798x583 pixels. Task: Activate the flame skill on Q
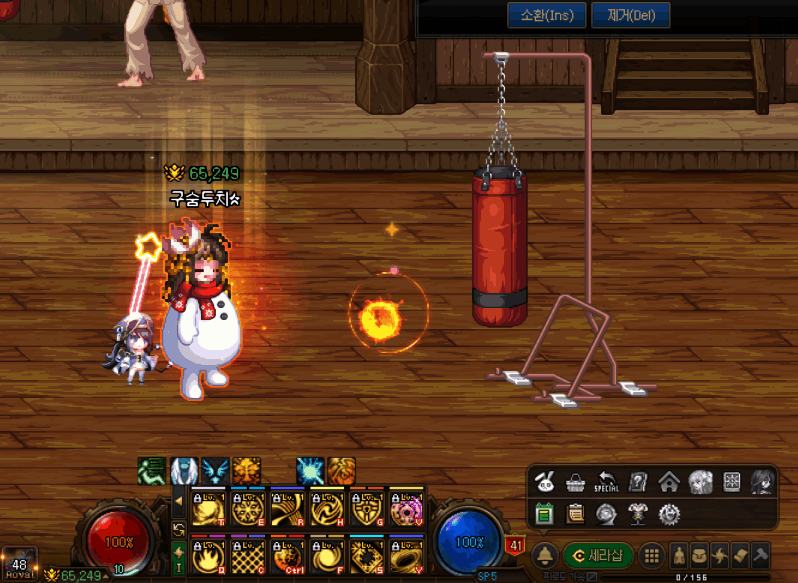[x=207, y=553]
